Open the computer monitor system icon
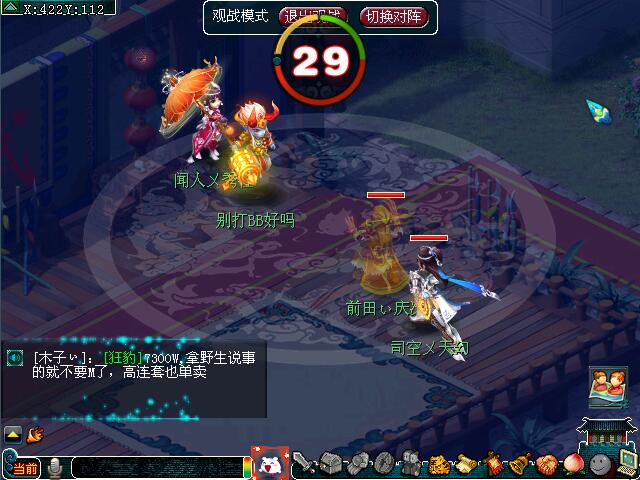The width and height of the screenshot is (640, 480). coord(626,462)
